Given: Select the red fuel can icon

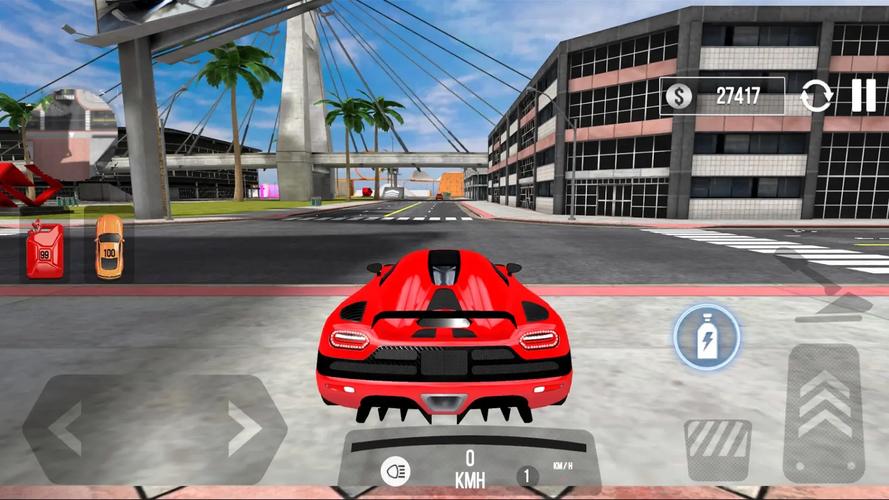Looking at the screenshot, I should tap(45, 250).
